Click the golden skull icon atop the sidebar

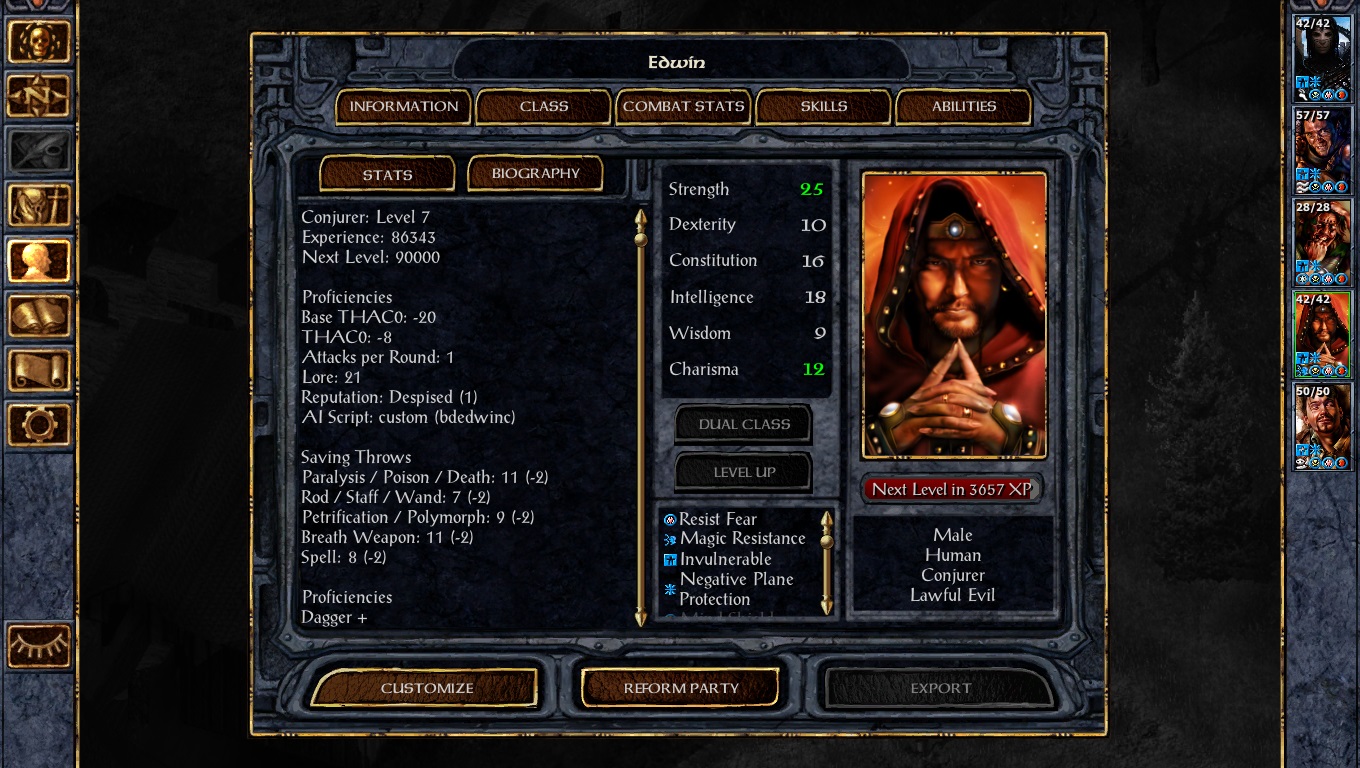pos(40,40)
